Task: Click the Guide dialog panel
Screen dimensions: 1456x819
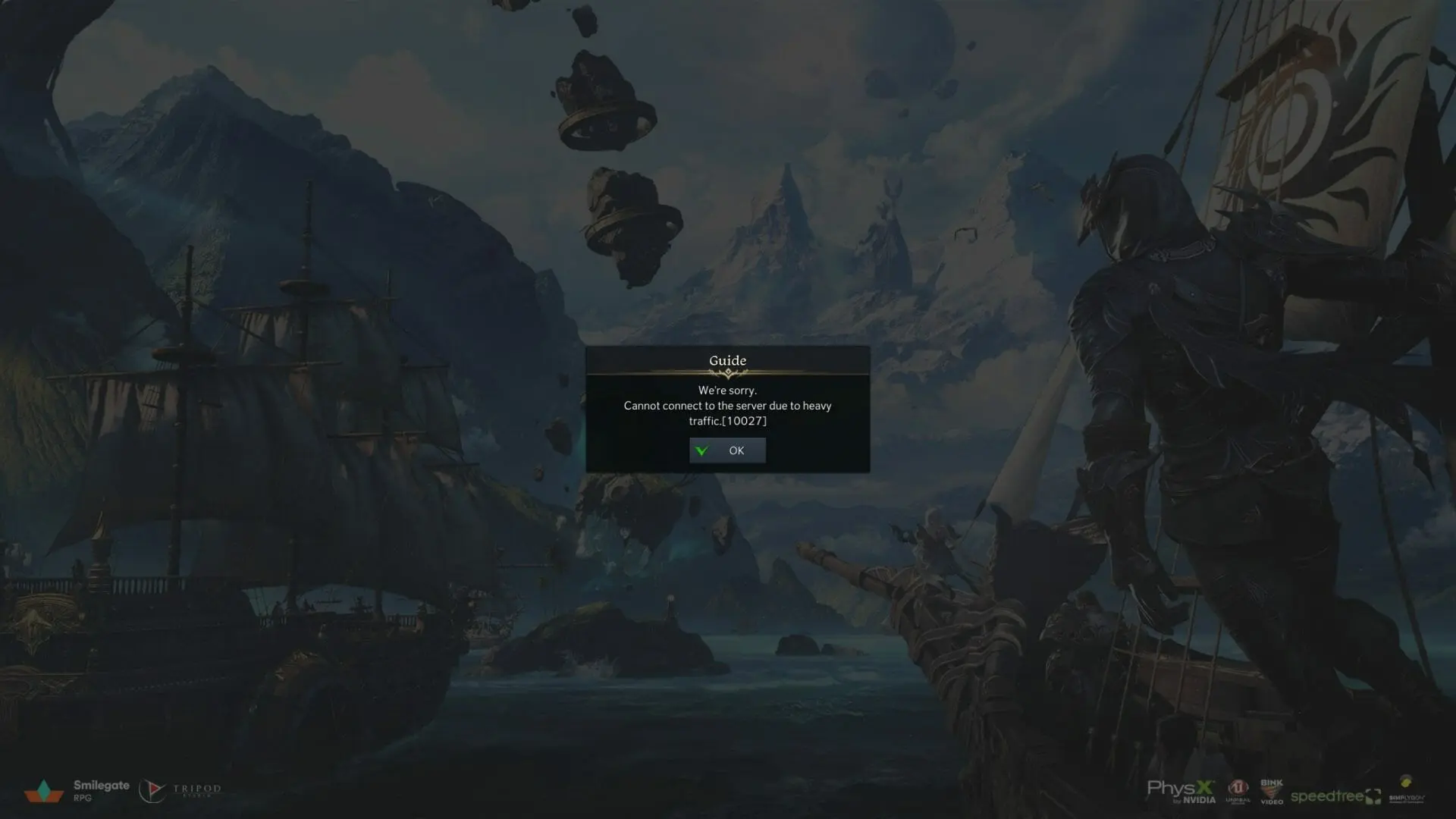Action: point(726,408)
